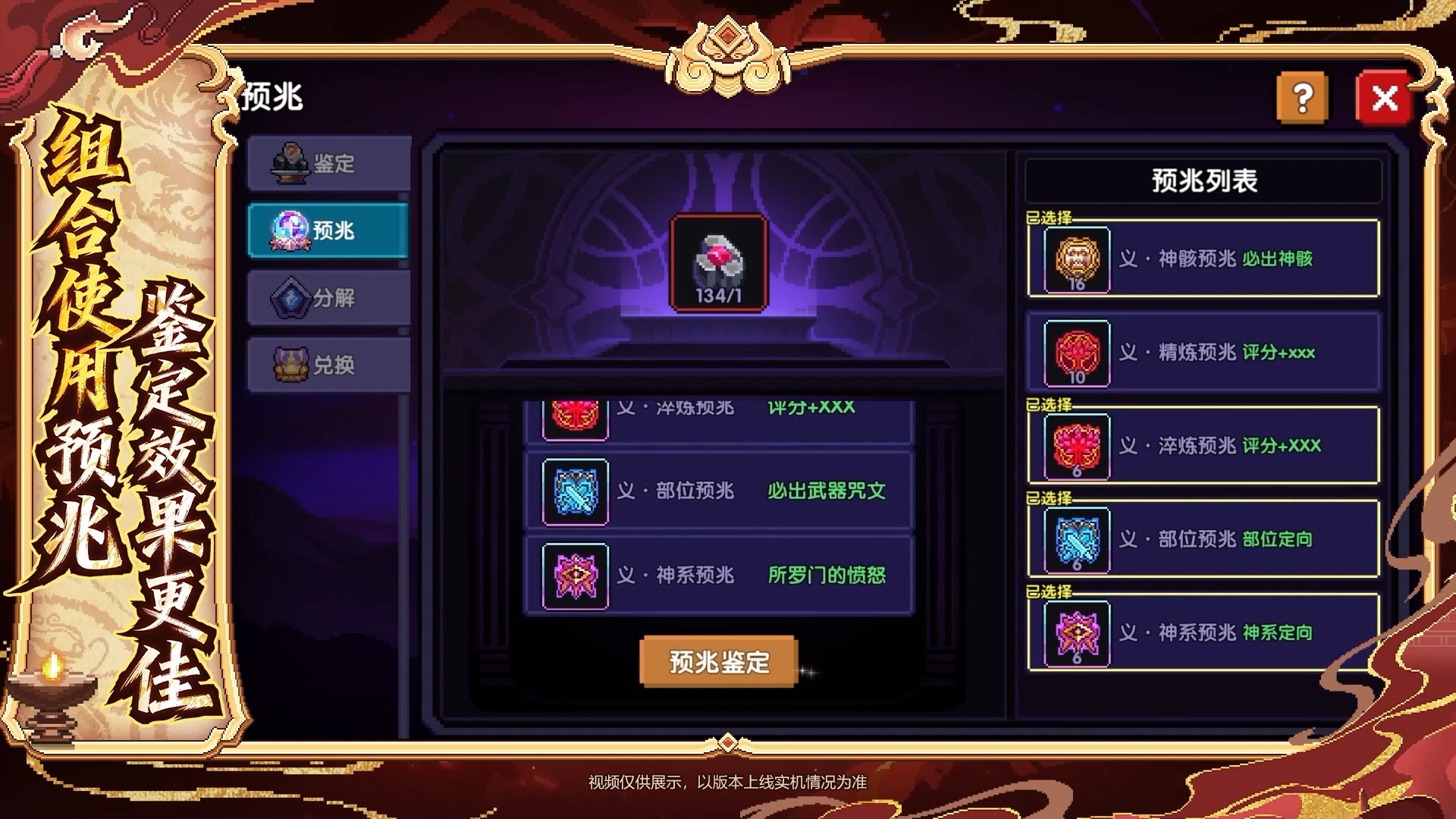Select the blue 义·部位预兆 sword emblem

(1076, 539)
